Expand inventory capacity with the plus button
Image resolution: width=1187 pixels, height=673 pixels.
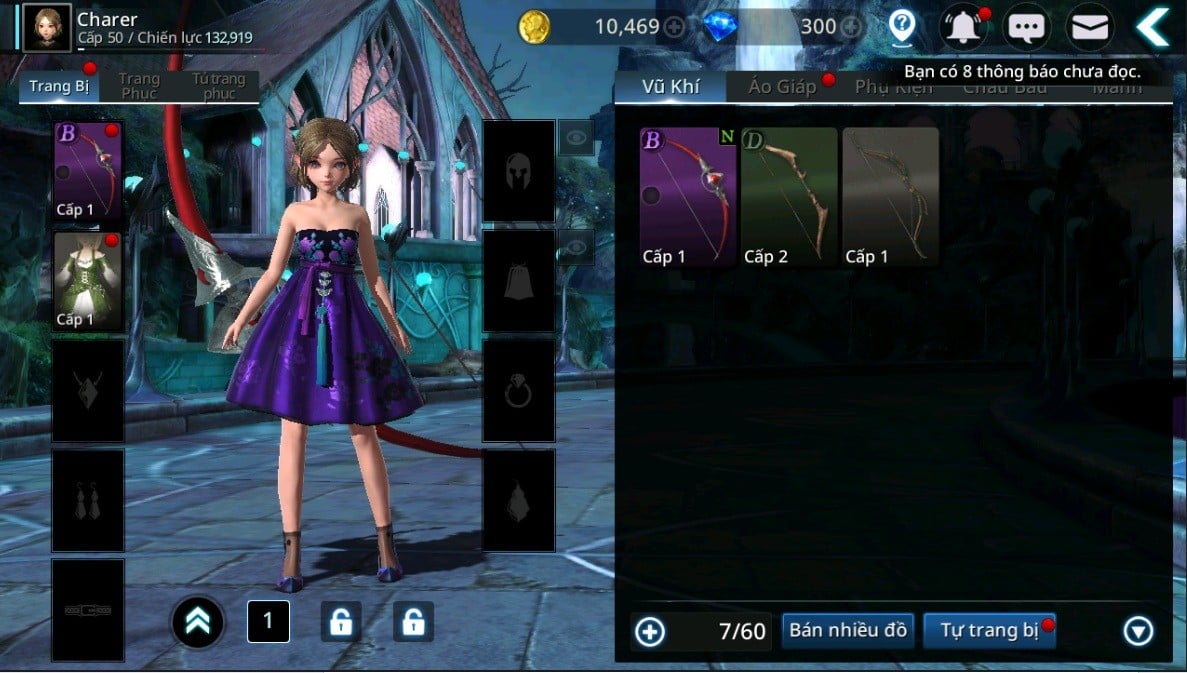[x=650, y=631]
